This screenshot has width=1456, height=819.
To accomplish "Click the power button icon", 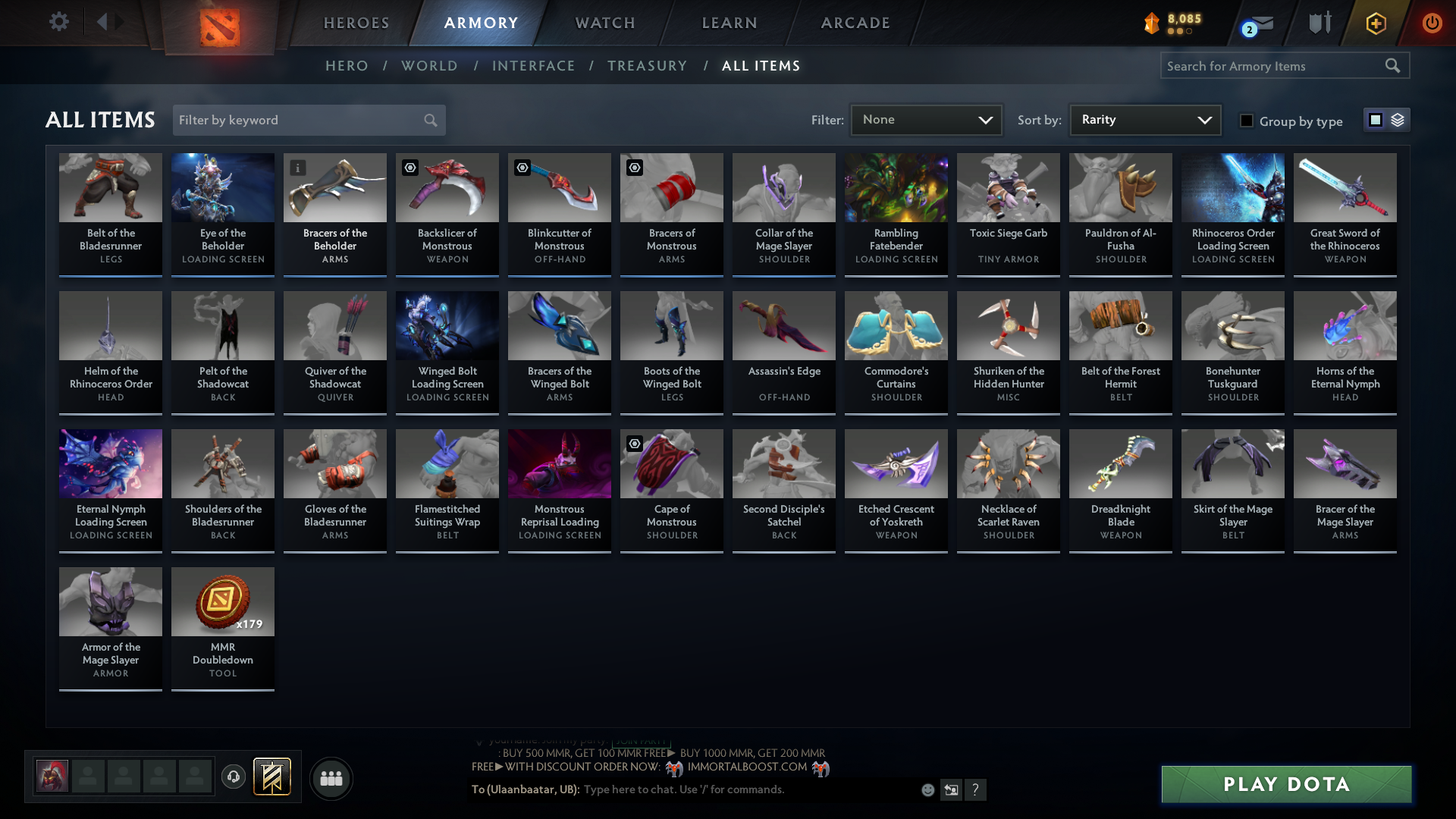I will click(x=1432, y=23).
